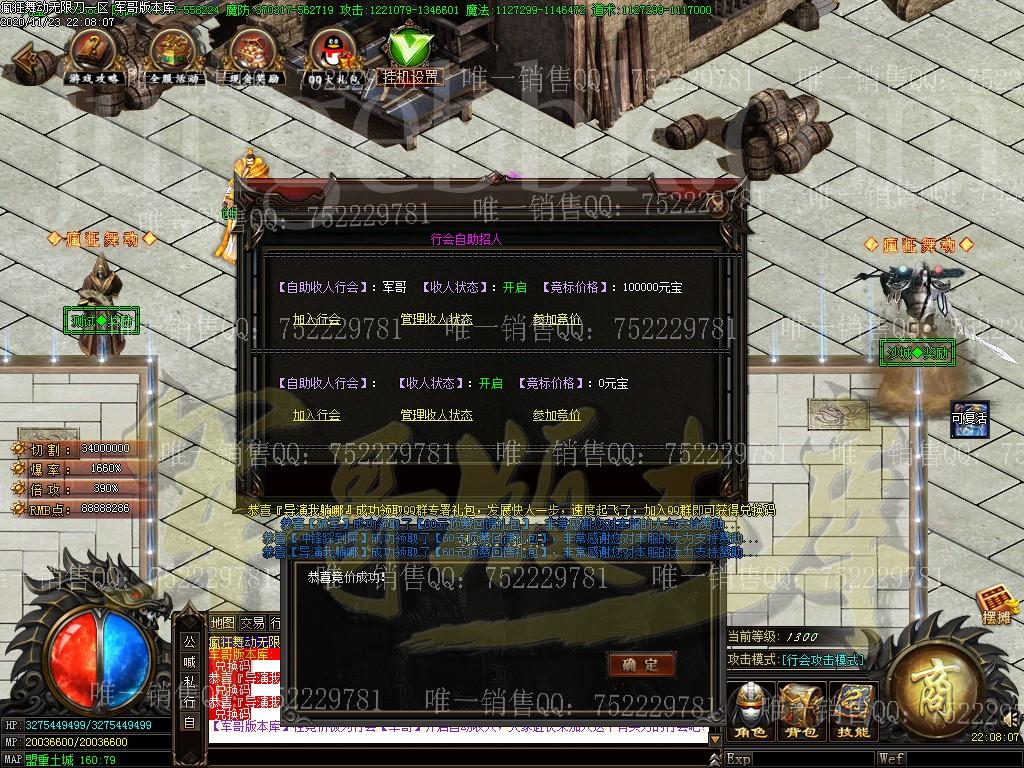Open the 摆摊 stall icon
Viewport: 1024px width, 768px height.
[x=997, y=604]
